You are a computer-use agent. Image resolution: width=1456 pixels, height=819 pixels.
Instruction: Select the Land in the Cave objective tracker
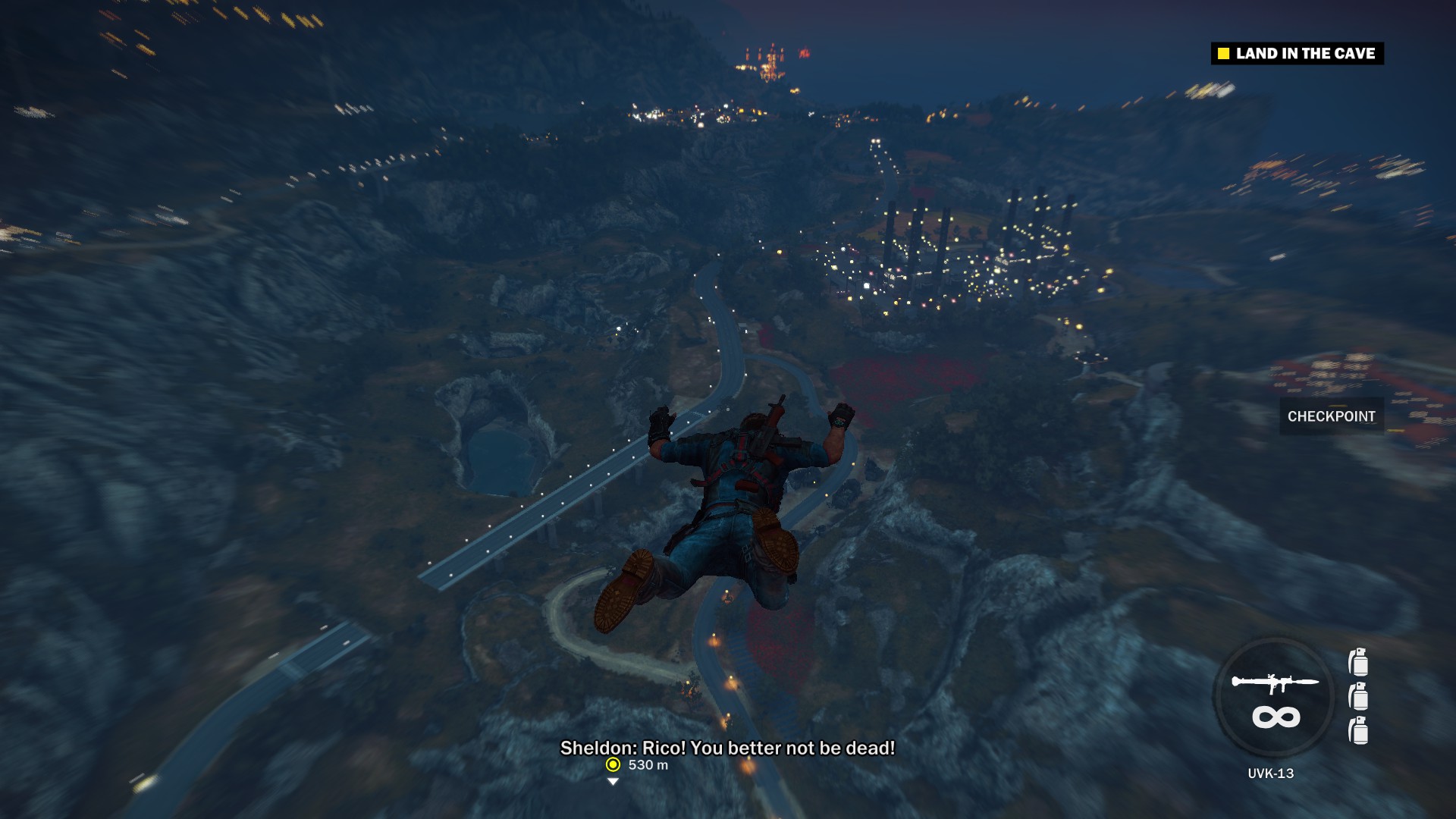click(x=1297, y=53)
